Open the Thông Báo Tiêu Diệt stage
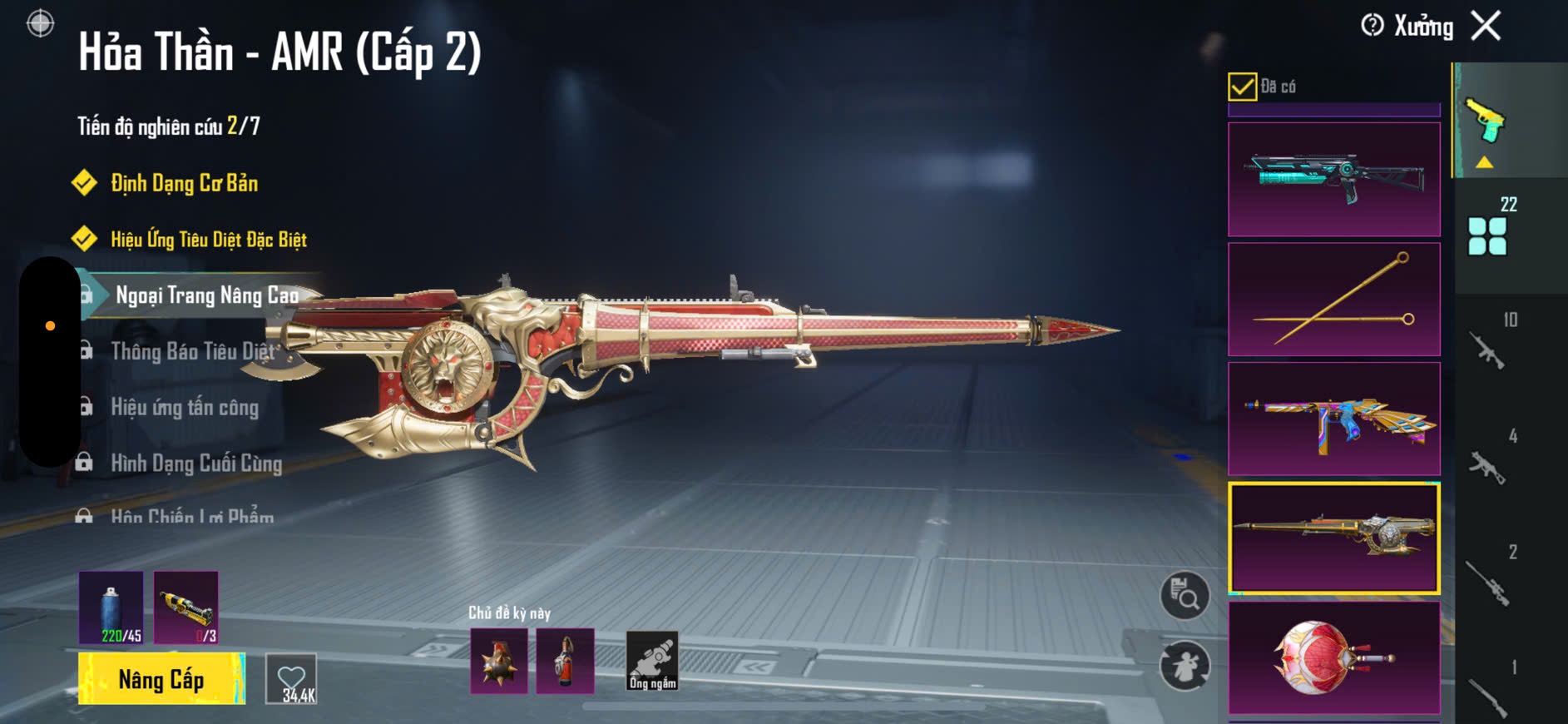 pos(192,351)
